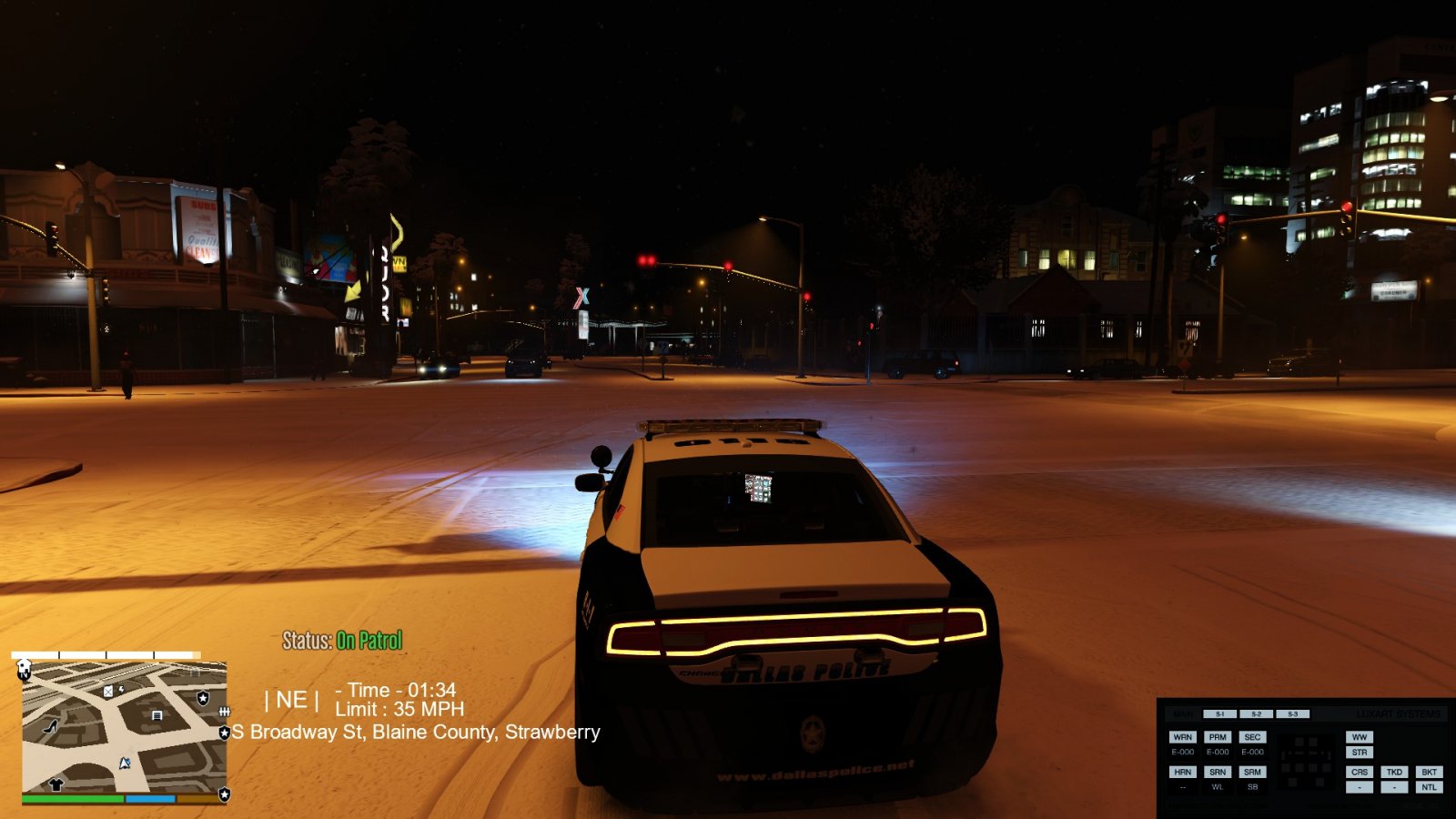Switch on the SEC secondary lights

click(x=1252, y=737)
